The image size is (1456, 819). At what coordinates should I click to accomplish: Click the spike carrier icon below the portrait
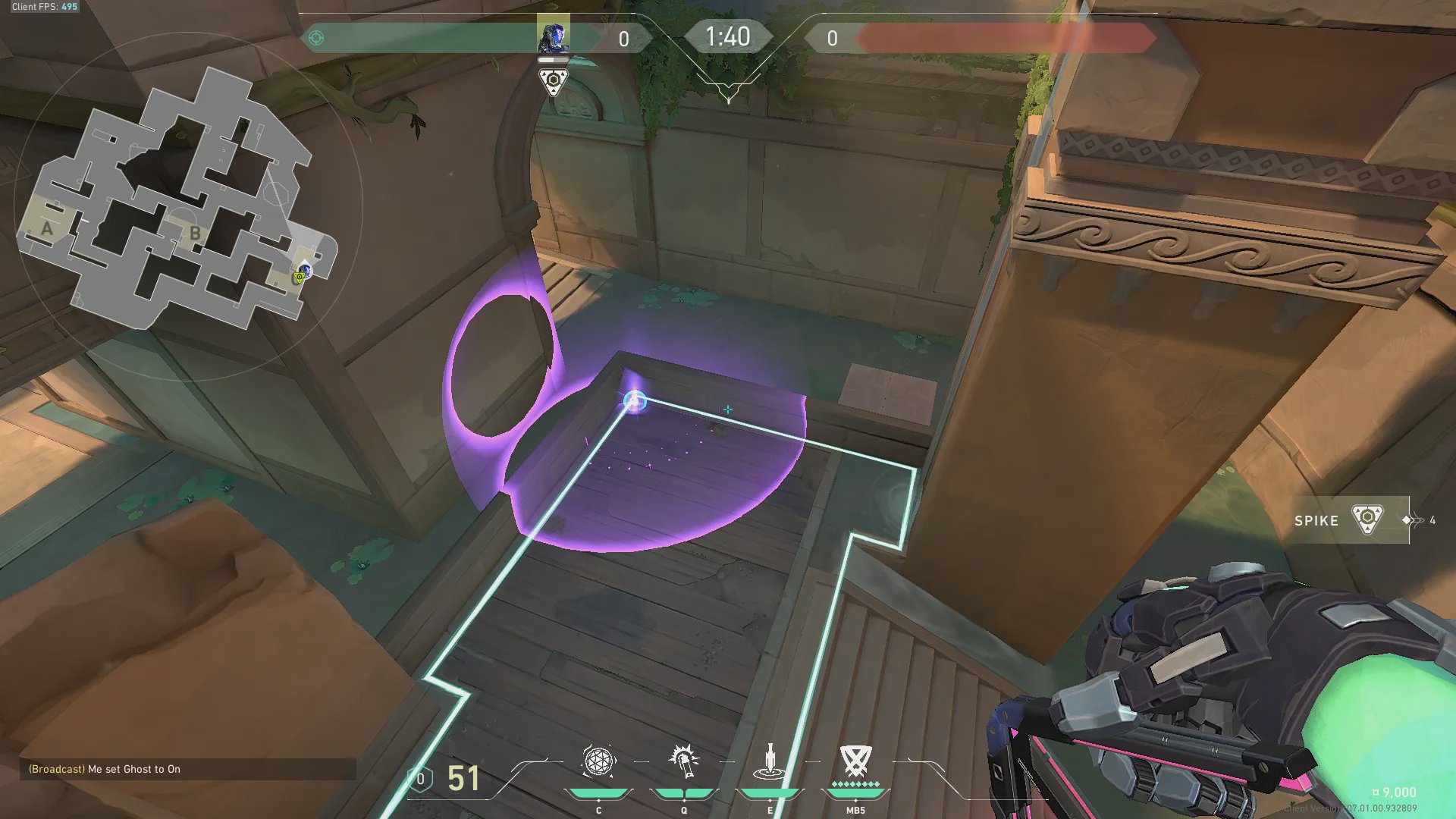[x=553, y=82]
